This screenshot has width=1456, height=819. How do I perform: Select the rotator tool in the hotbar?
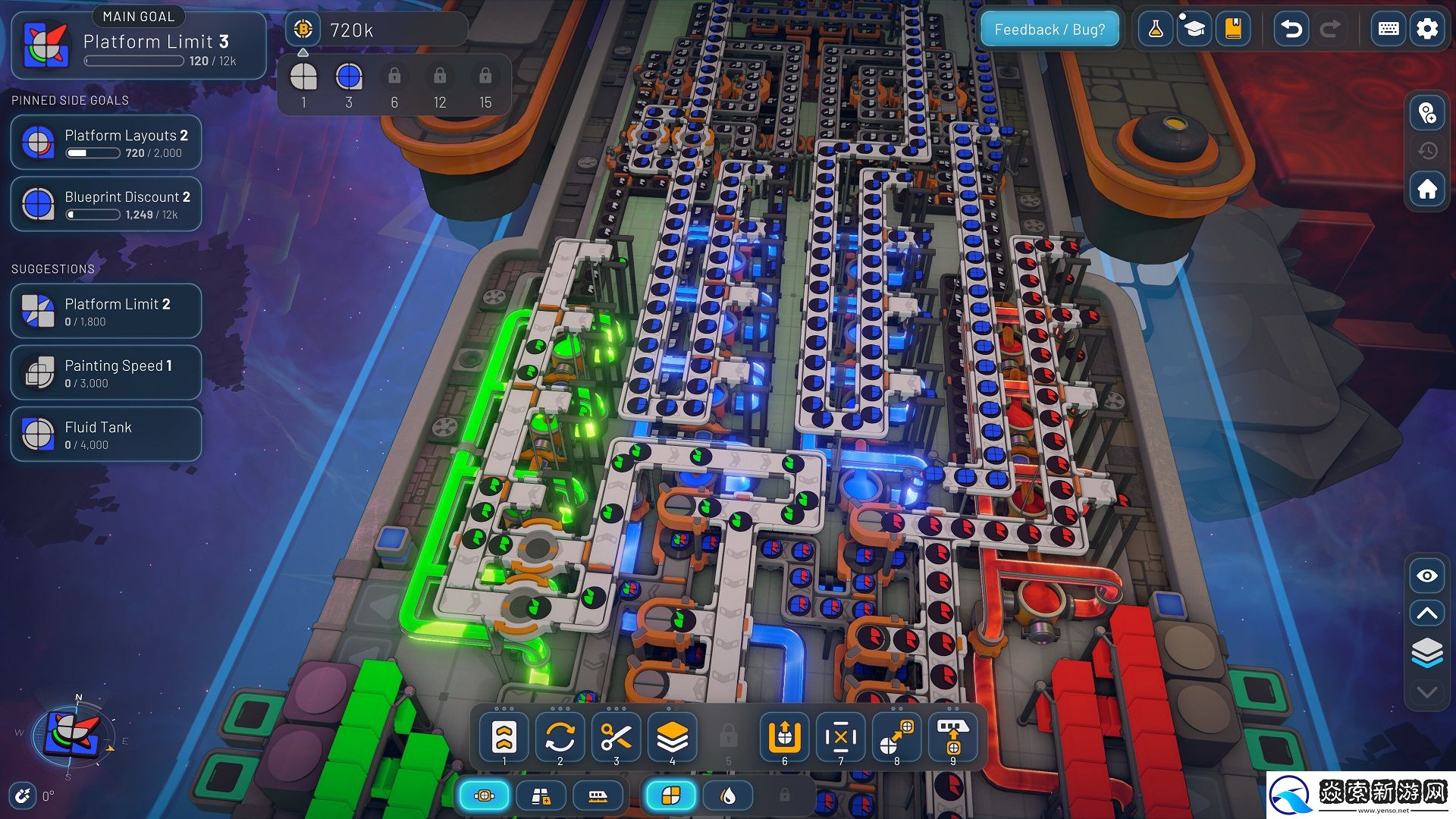(x=560, y=736)
